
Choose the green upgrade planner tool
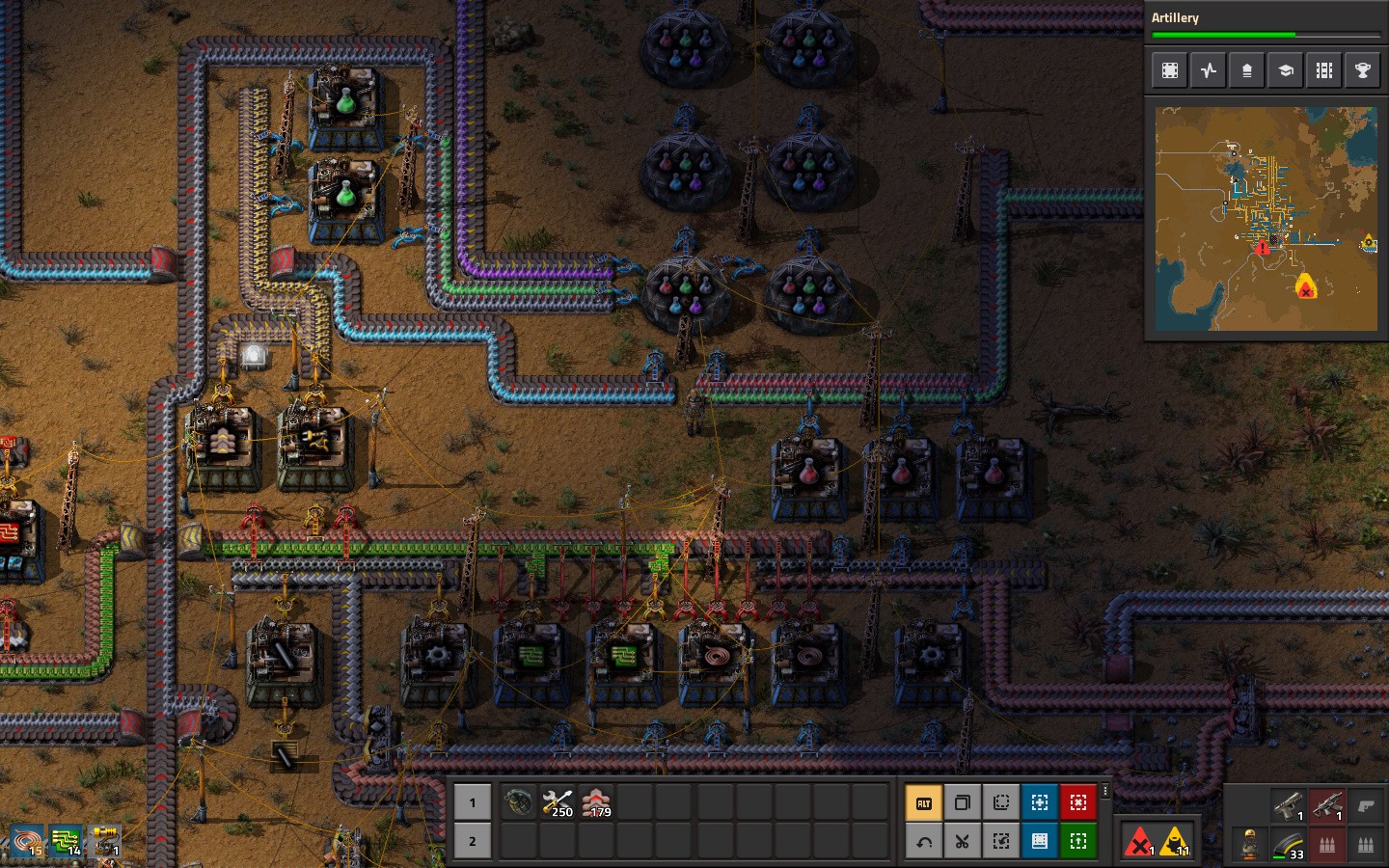(x=1078, y=841)
